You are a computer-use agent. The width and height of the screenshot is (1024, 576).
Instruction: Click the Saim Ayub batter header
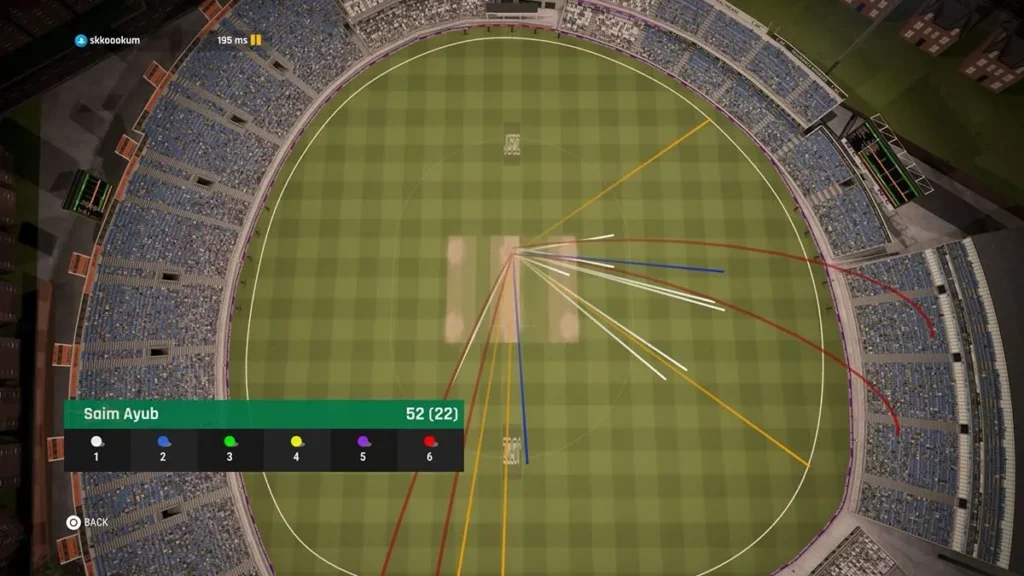[x=264, y=414]
